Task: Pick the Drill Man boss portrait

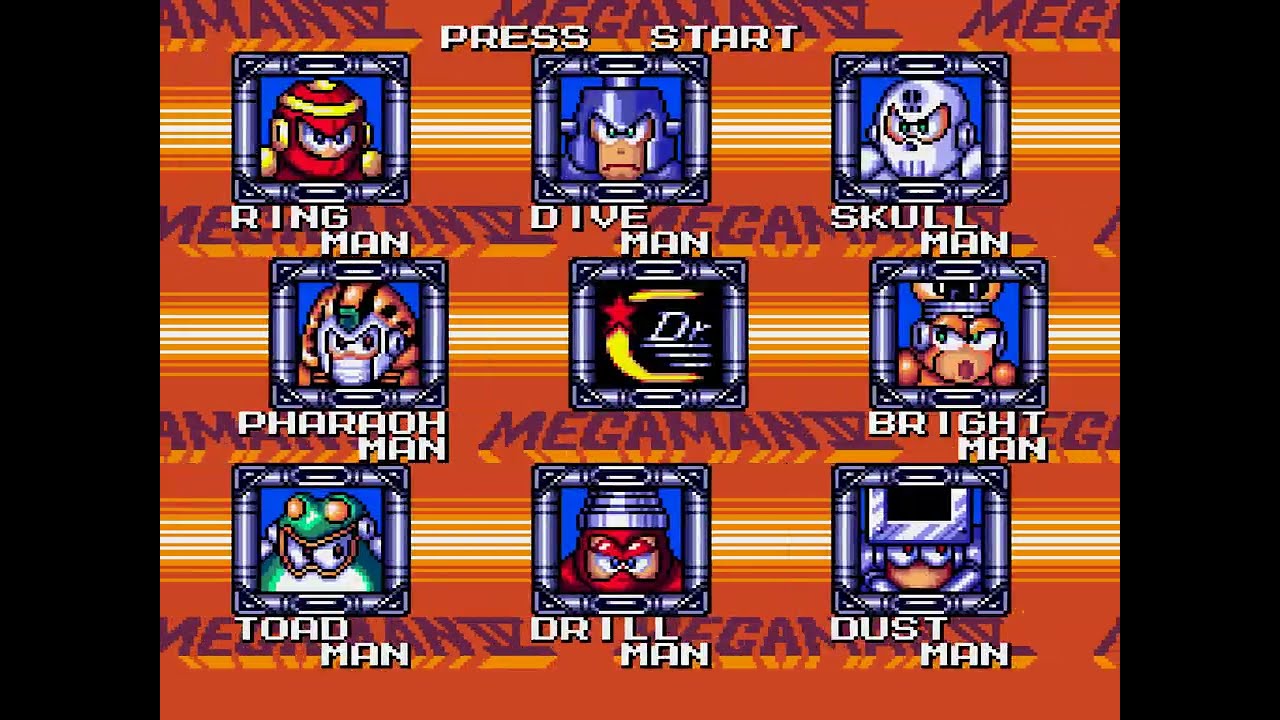Action: point(621,540)
